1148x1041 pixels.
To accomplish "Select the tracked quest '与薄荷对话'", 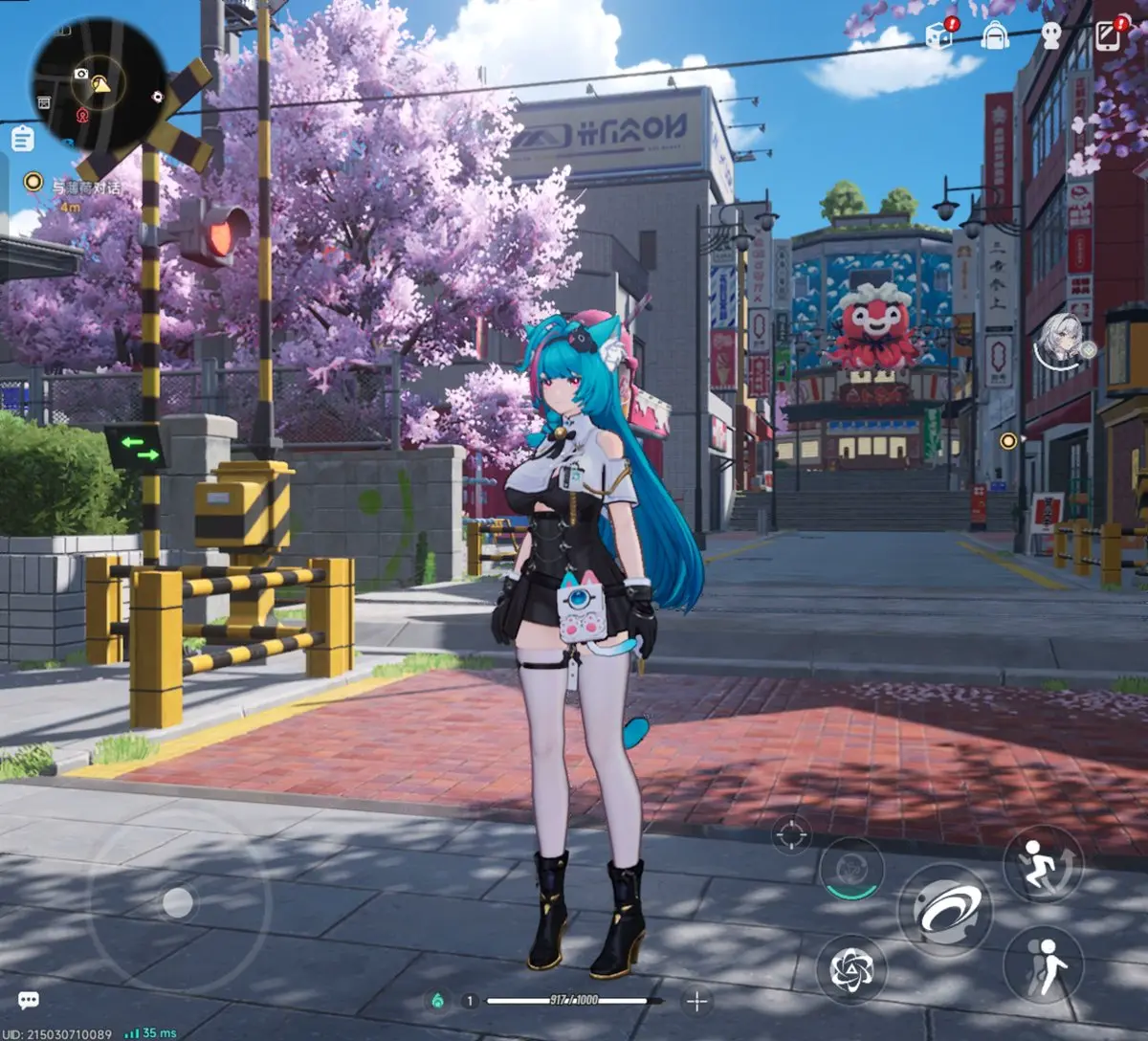I will tap(88, 188).
